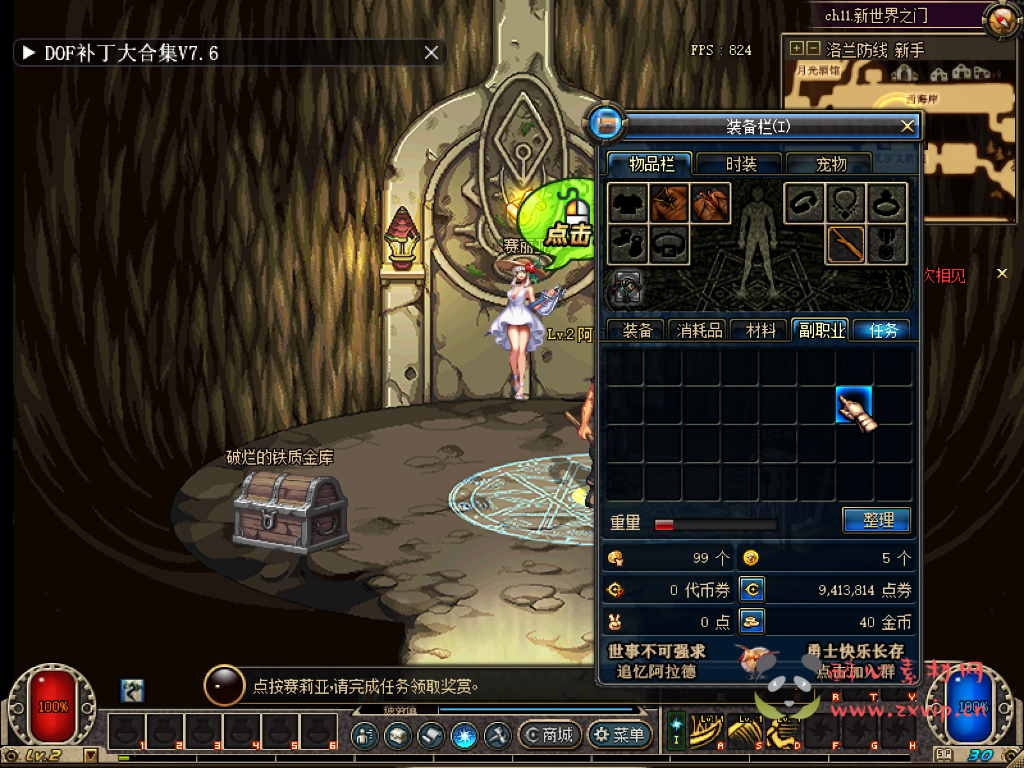
Task: Dismiss the red scrolling notice with X
Action: point(1003,274)
